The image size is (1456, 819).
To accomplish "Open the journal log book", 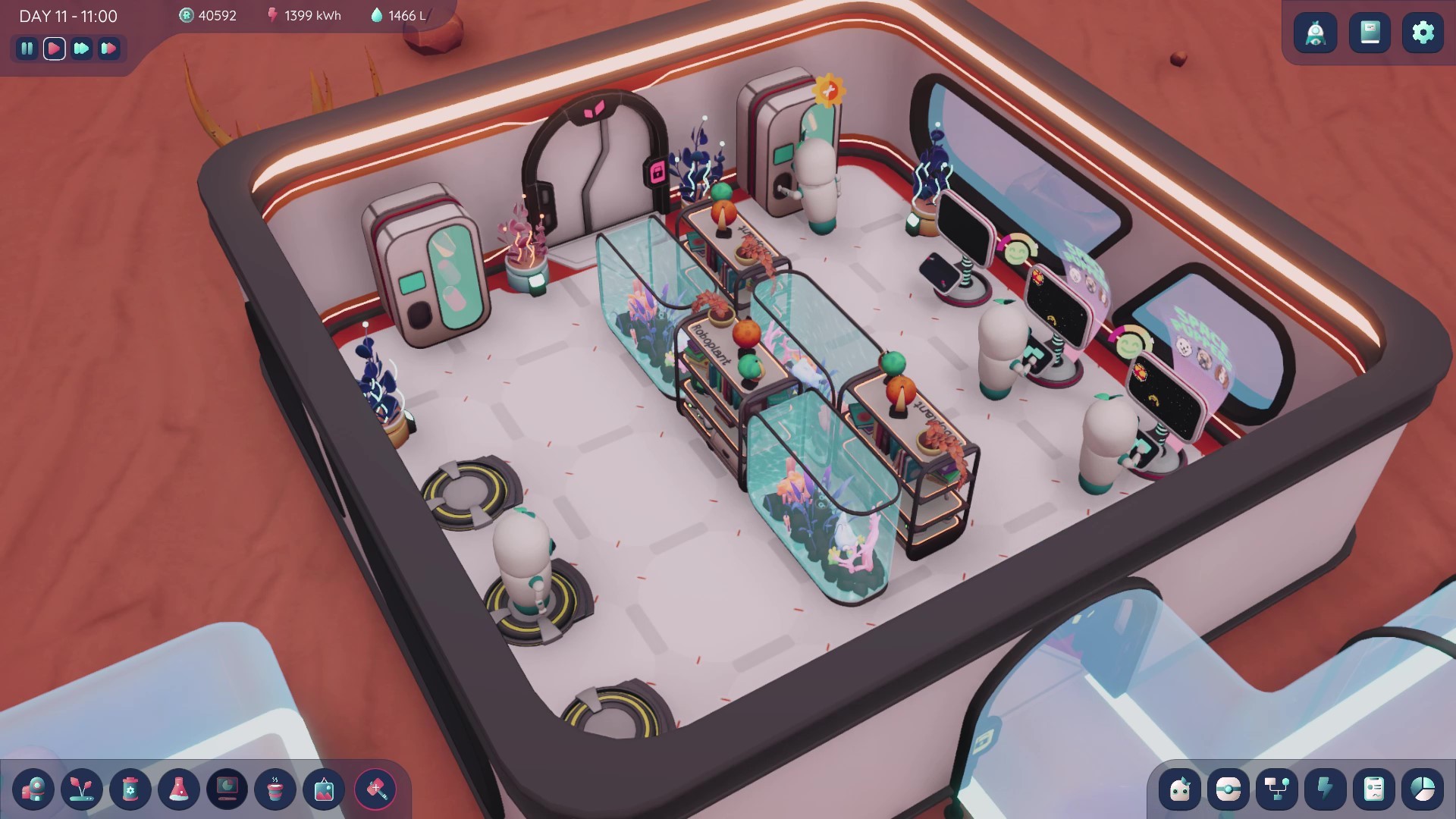I will [x=1370, y=33].
